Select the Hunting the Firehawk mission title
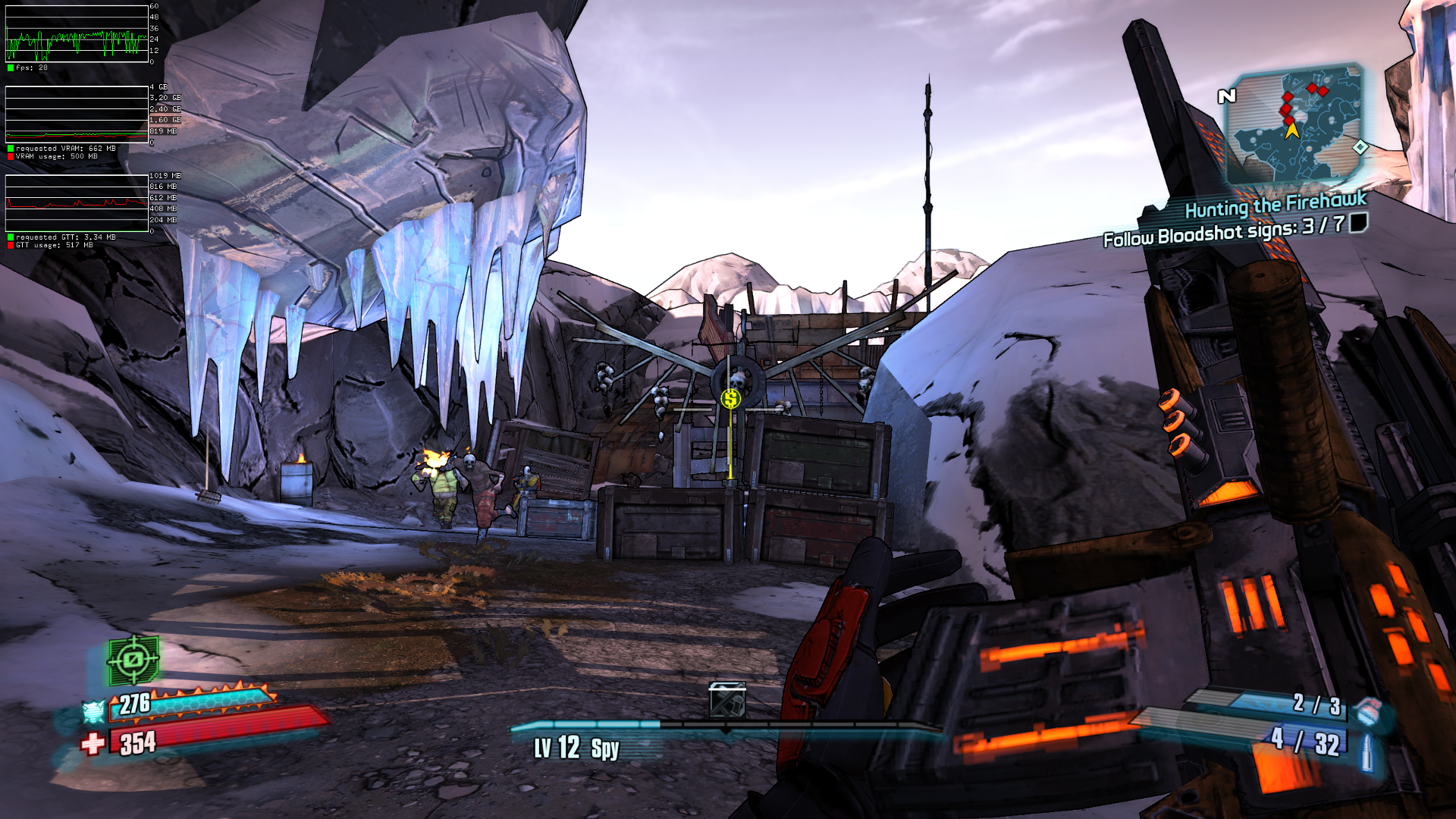 (1276, 205)
